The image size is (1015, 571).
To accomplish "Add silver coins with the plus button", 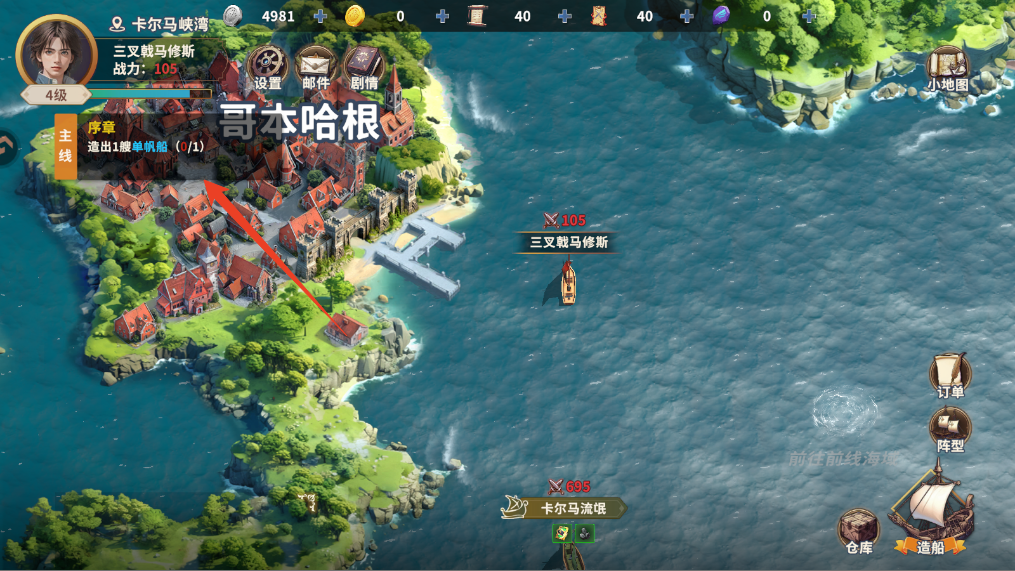I will [320, 16].
